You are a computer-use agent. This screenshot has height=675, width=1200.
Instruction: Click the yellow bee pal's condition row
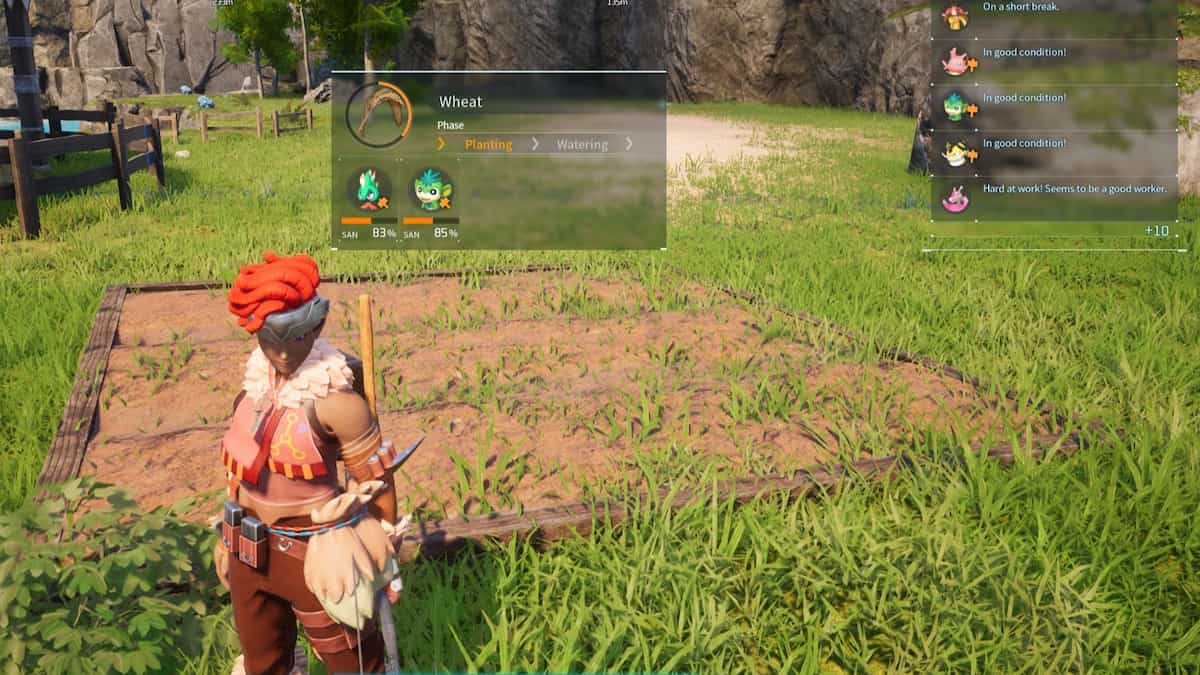pos(1053,152)
